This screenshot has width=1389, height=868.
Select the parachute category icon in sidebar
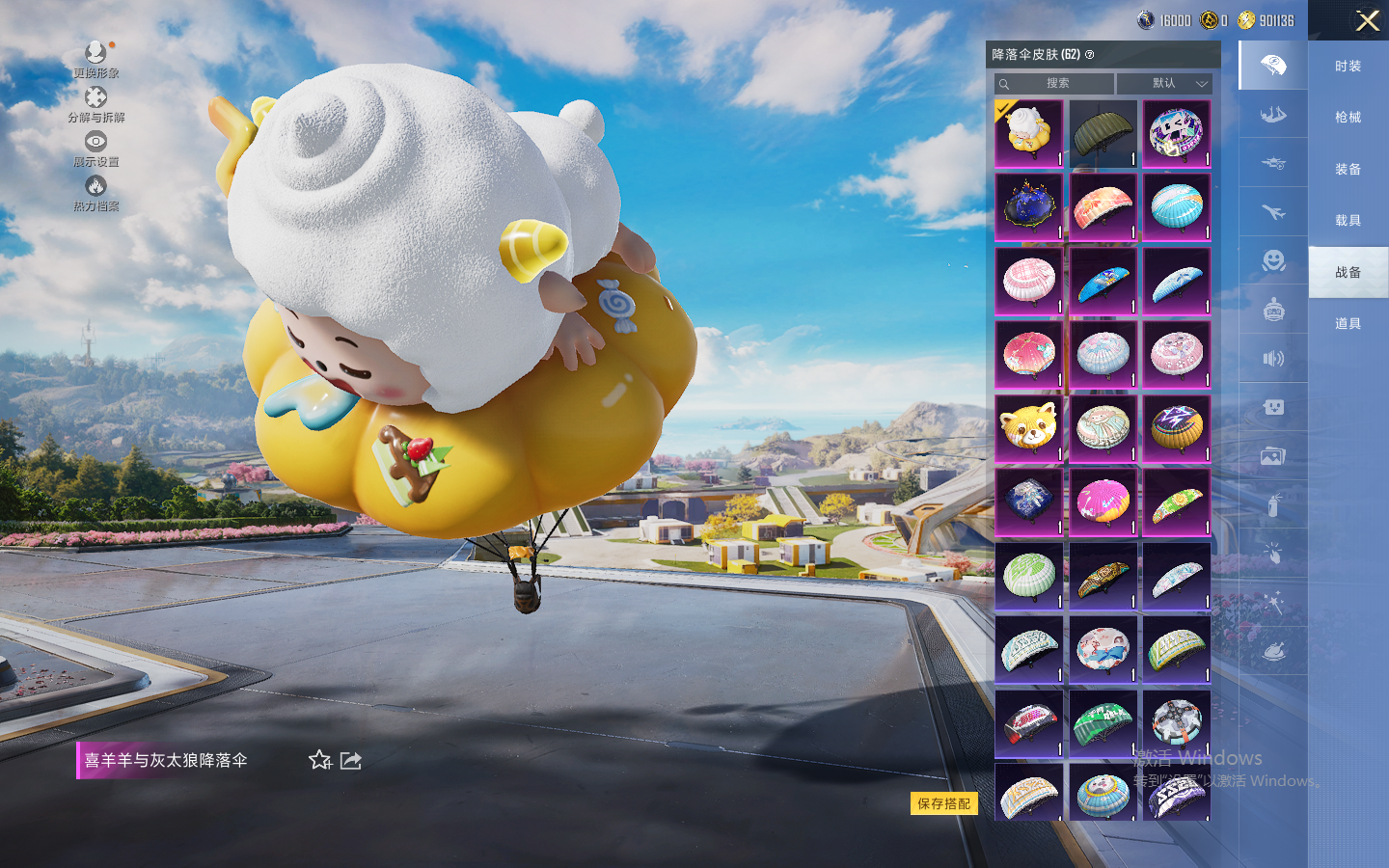[x=1273, y=66]
